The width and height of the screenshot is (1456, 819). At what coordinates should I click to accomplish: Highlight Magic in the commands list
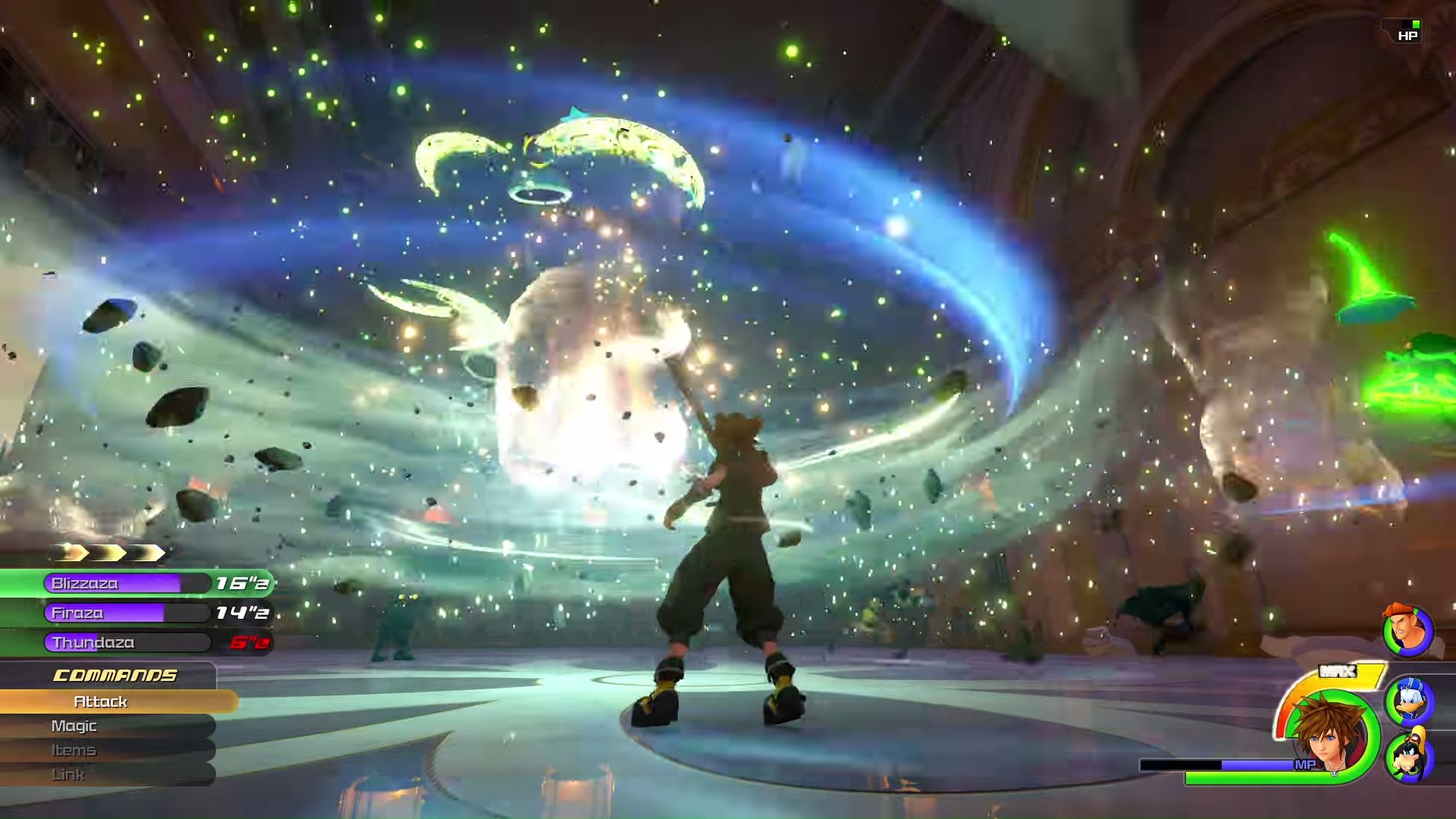(74, 726)
